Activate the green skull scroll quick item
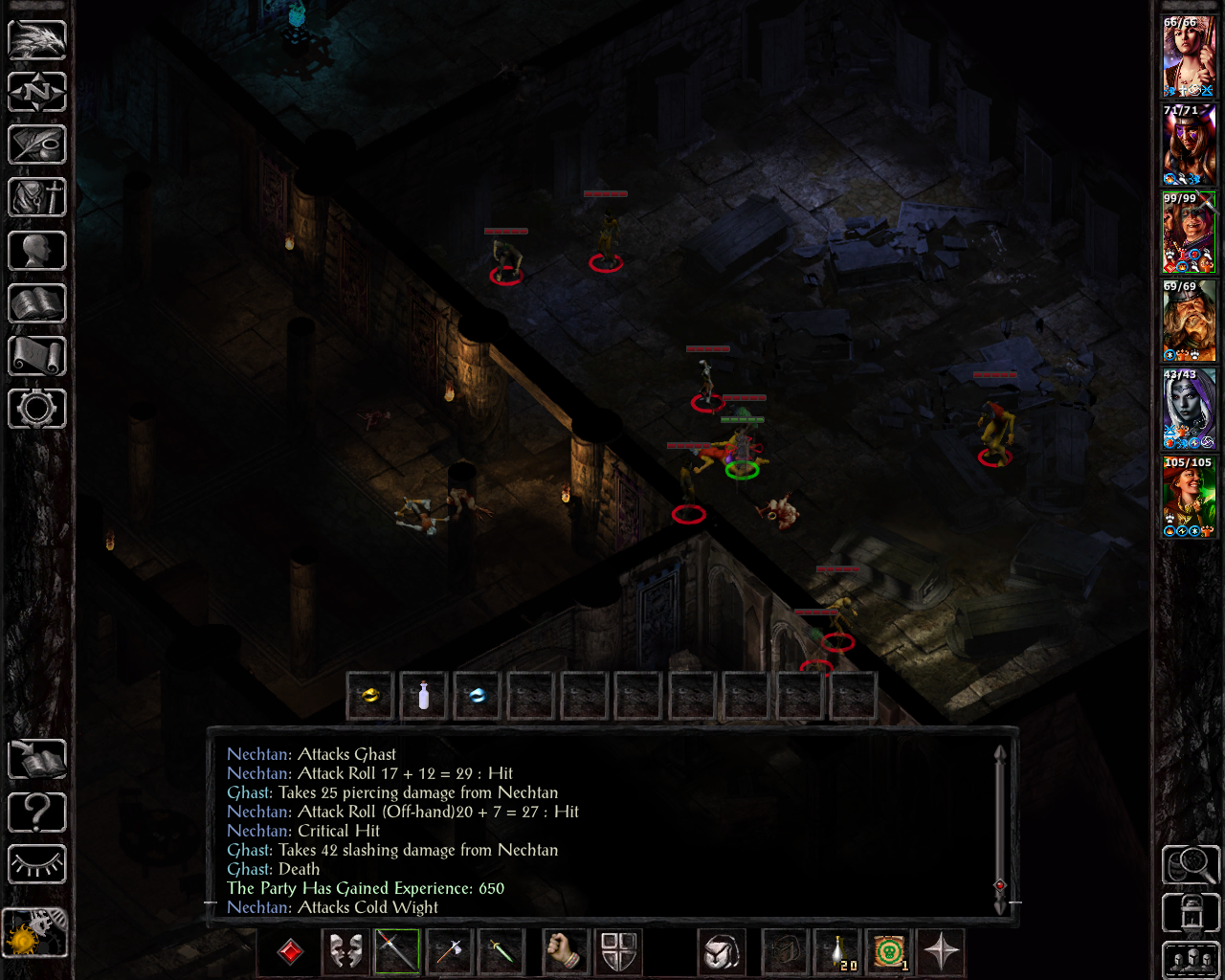The width and height of the screenshot is (1225, 980). point(889,951)
